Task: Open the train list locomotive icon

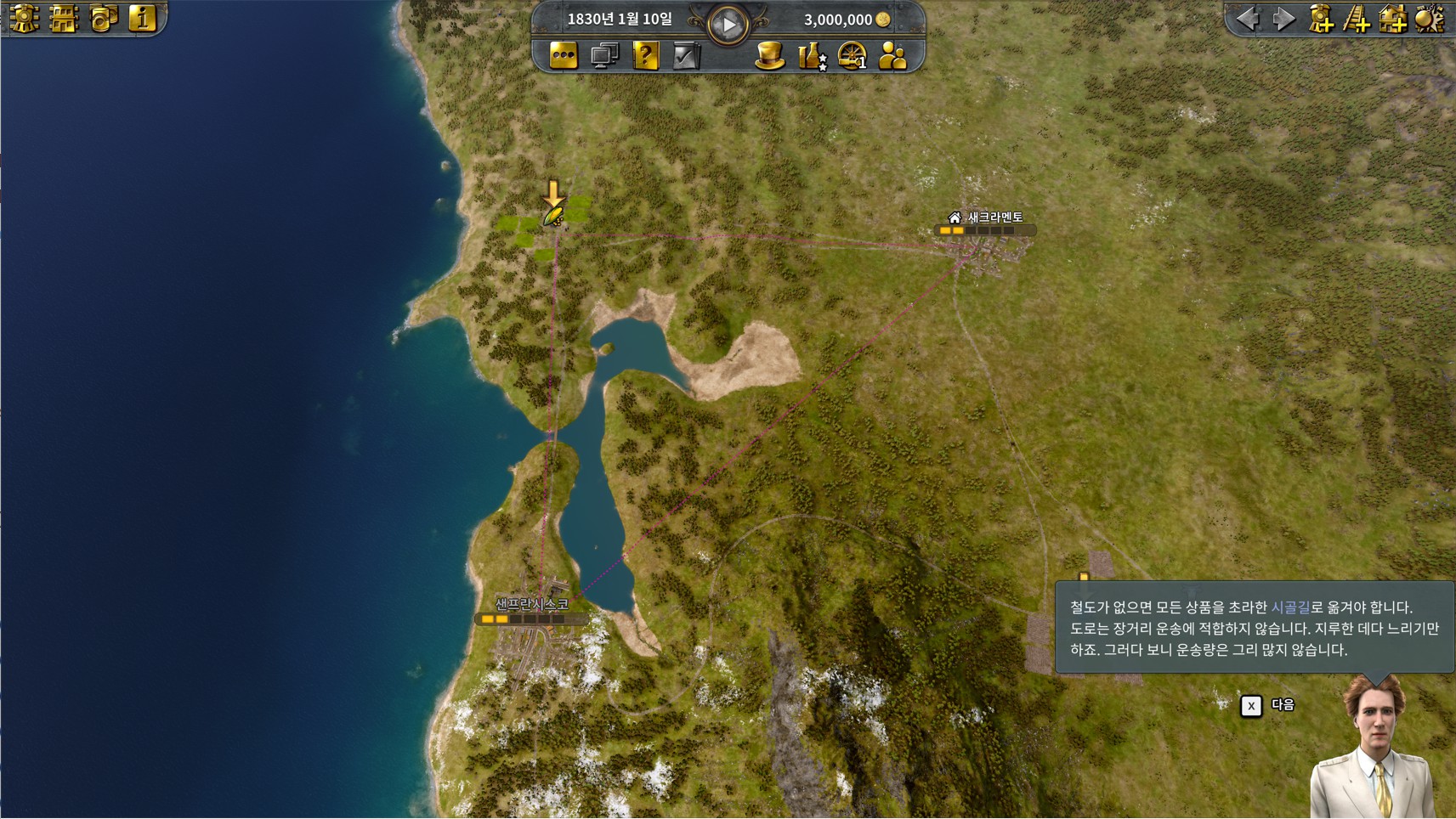Action: pos(24,17)
